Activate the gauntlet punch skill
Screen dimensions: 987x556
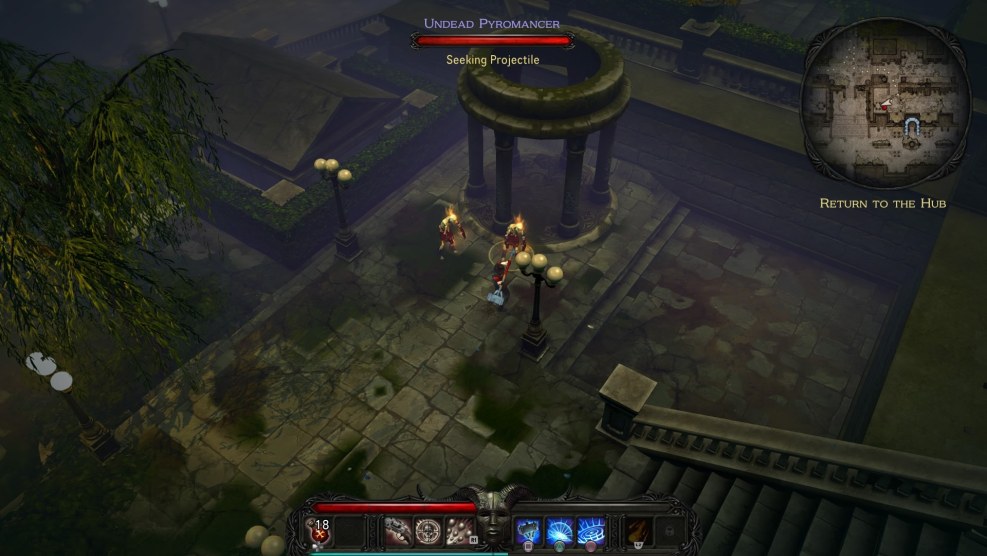(x=400, y=530)
